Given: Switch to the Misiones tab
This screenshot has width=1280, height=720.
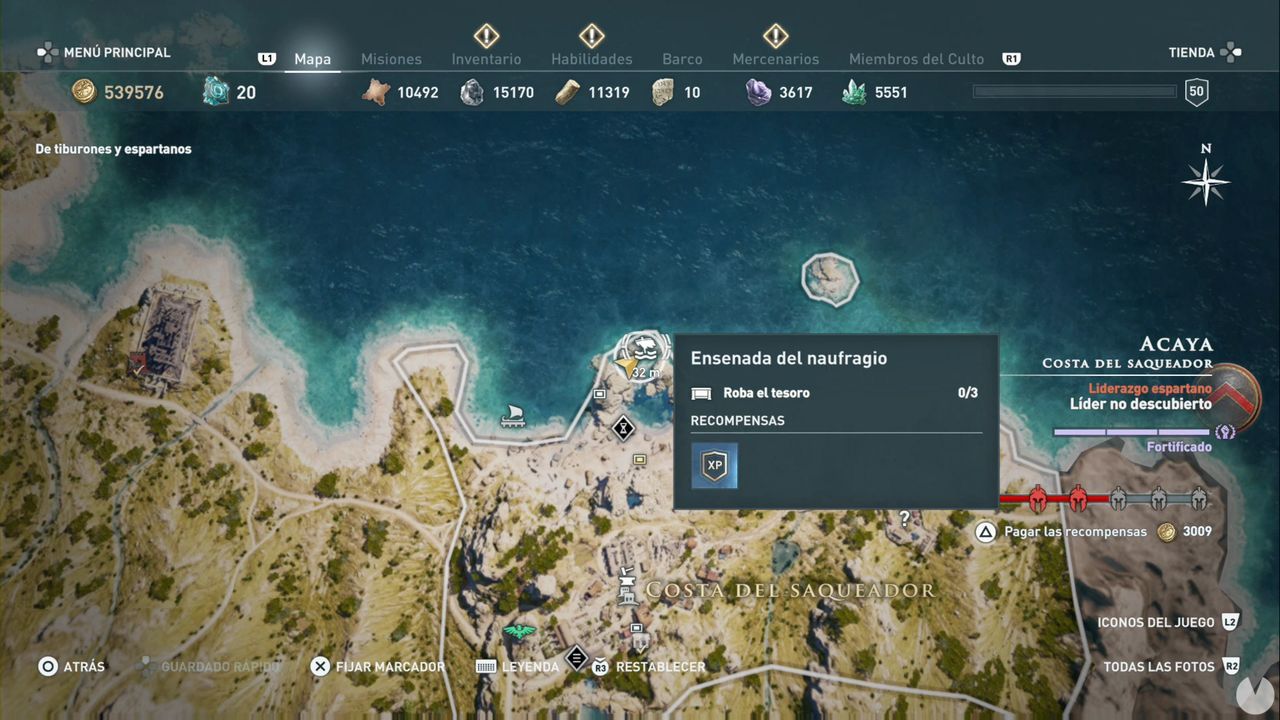Looking at the screenshot, I should click(x=391, y=59).
